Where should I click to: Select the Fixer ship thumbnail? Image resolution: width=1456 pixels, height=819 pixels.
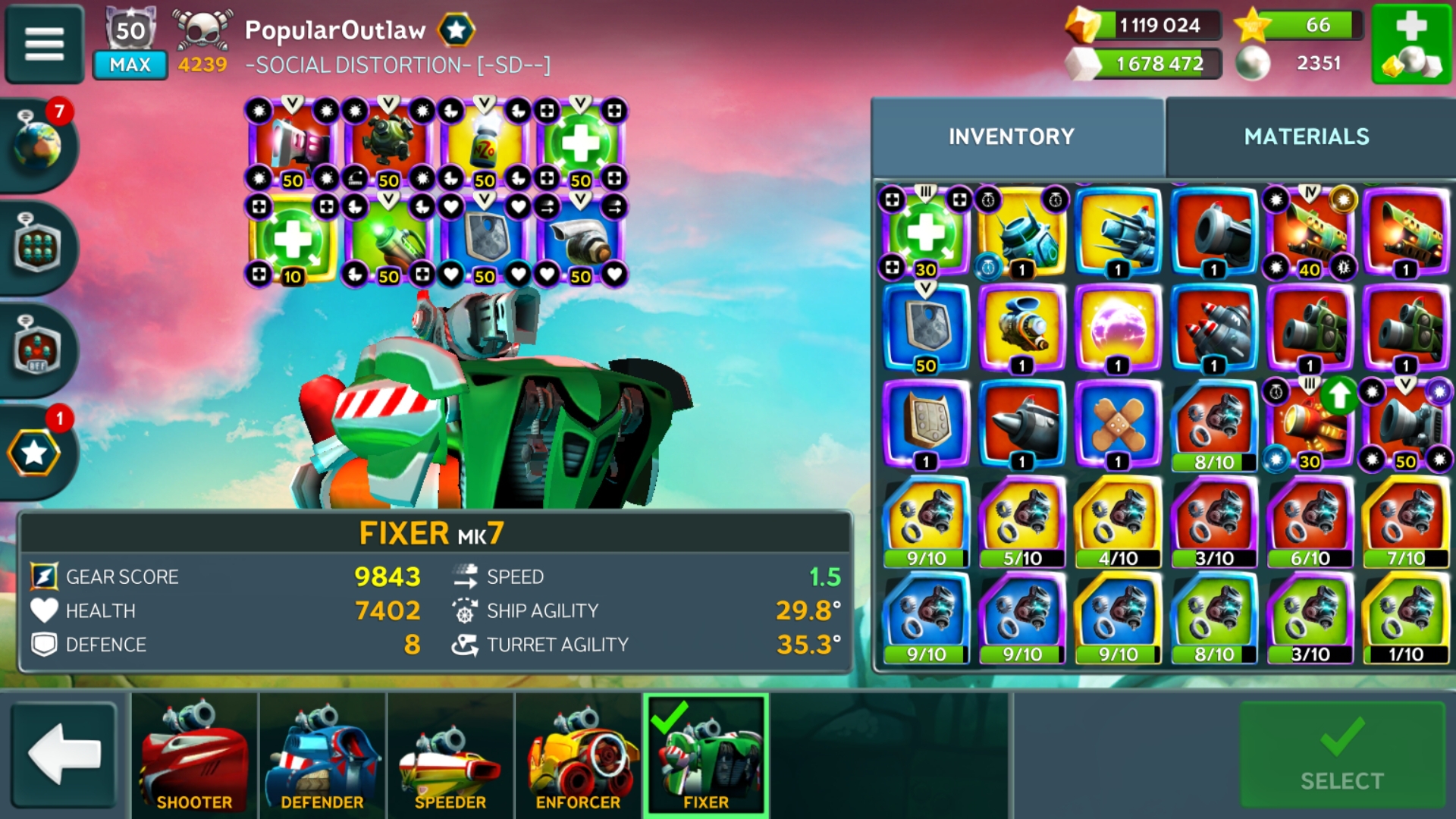pos(706,755)
